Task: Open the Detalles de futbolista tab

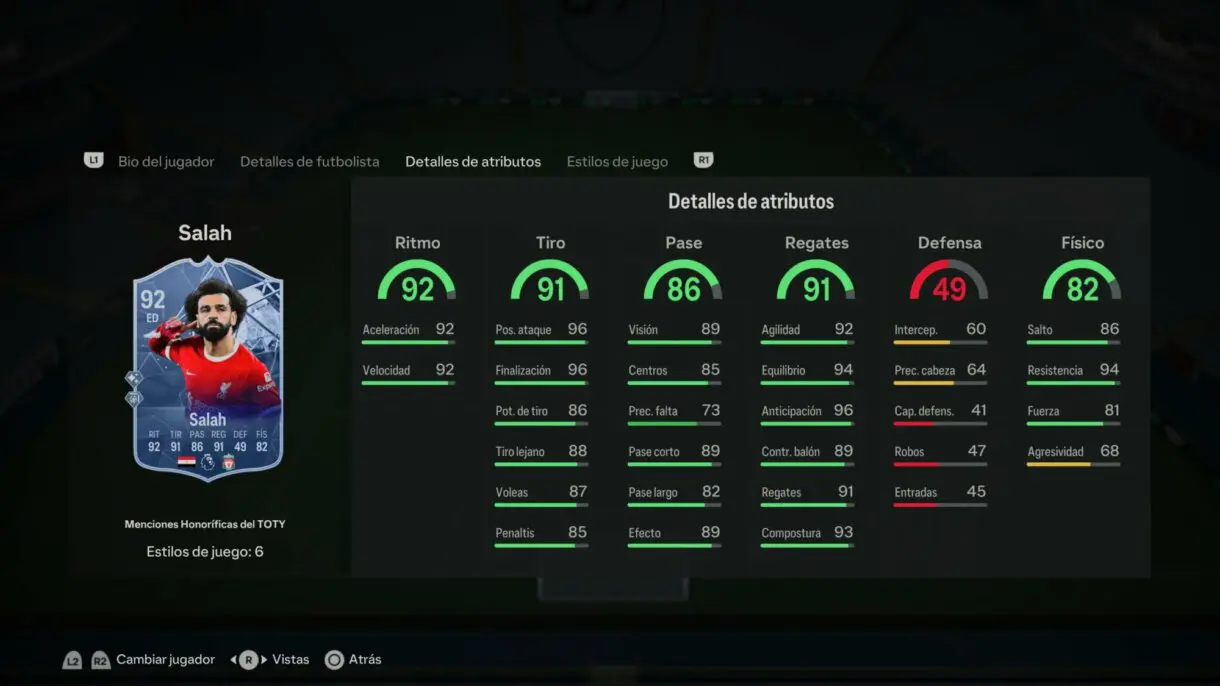Action: (x=309, y=161)
